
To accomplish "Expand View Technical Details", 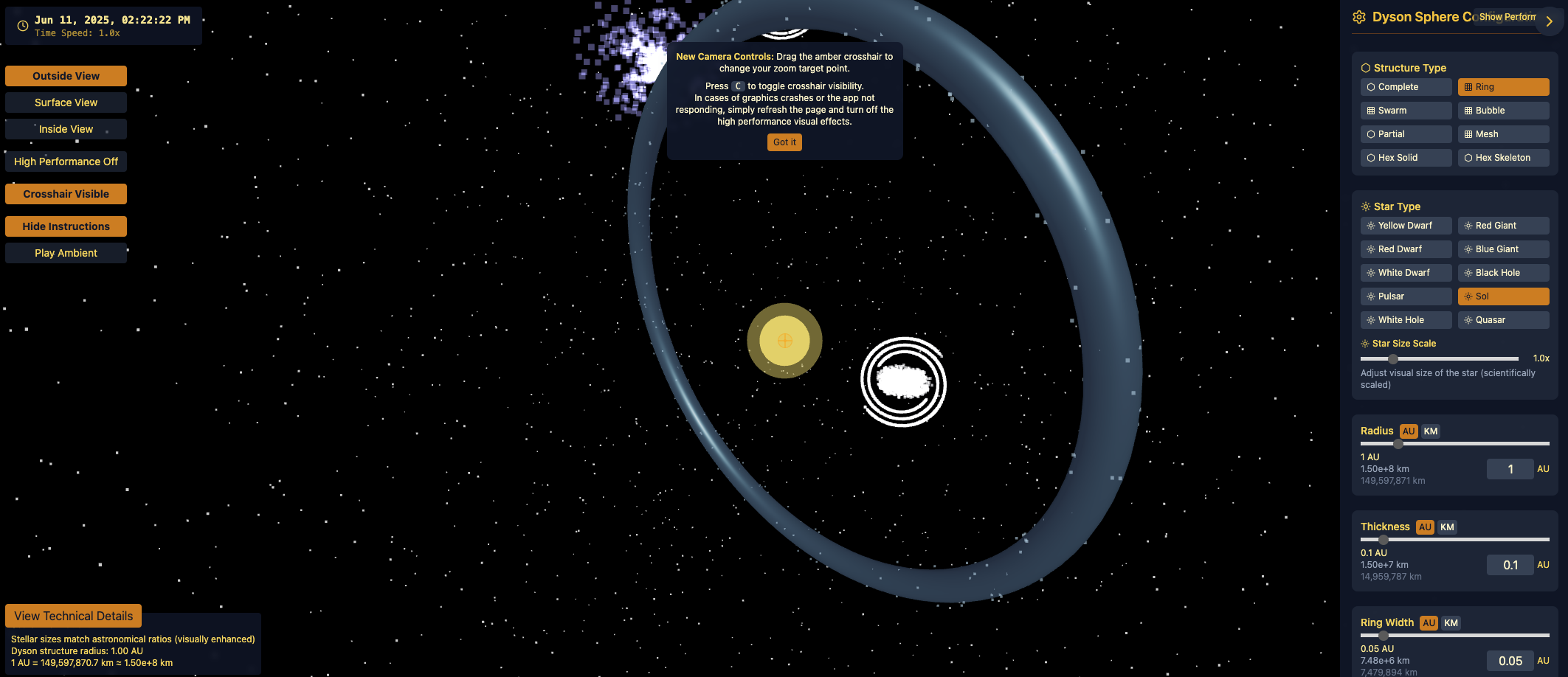I will (x=72, y=615).
